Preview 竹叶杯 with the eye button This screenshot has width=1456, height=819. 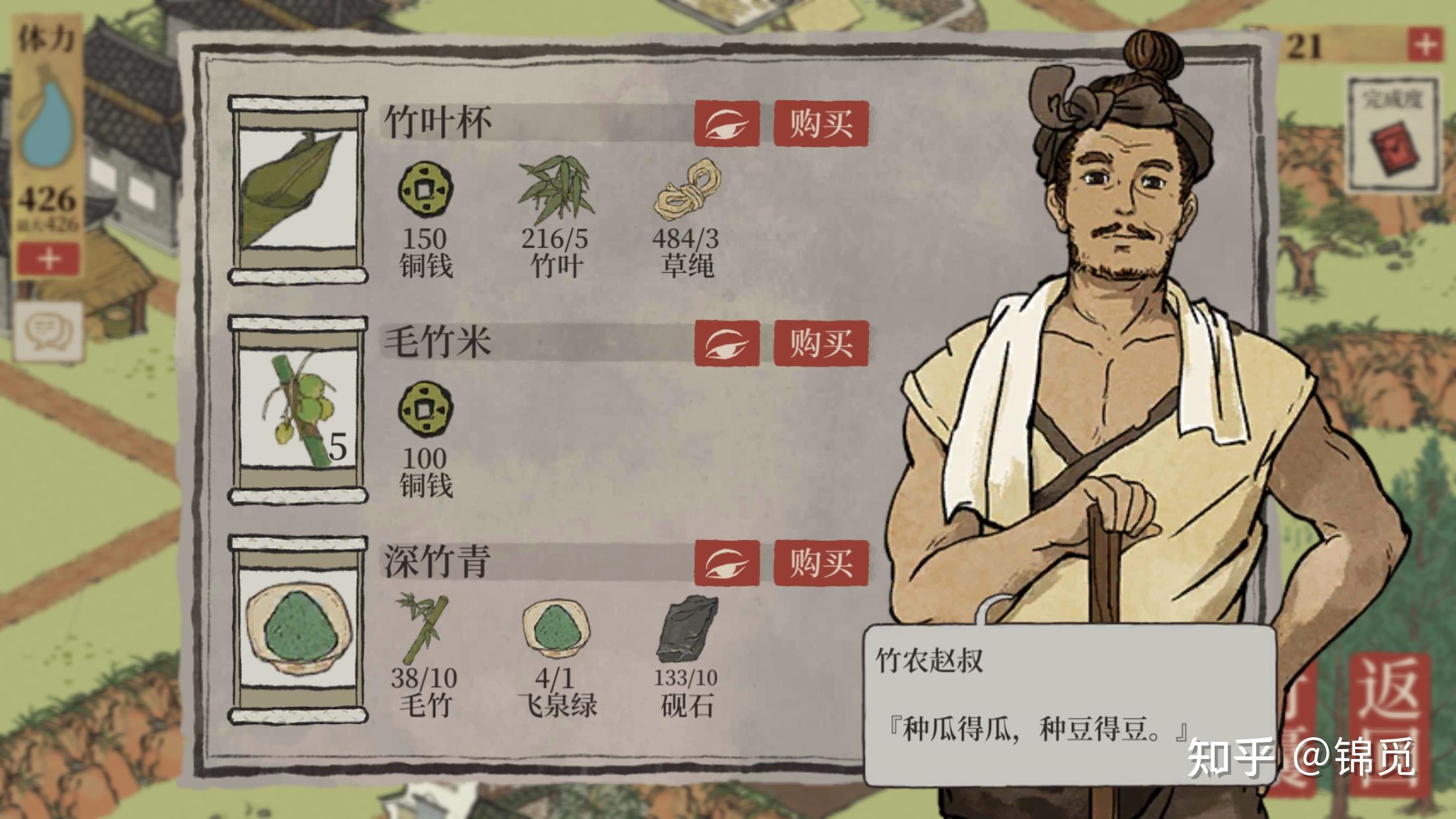727,124
